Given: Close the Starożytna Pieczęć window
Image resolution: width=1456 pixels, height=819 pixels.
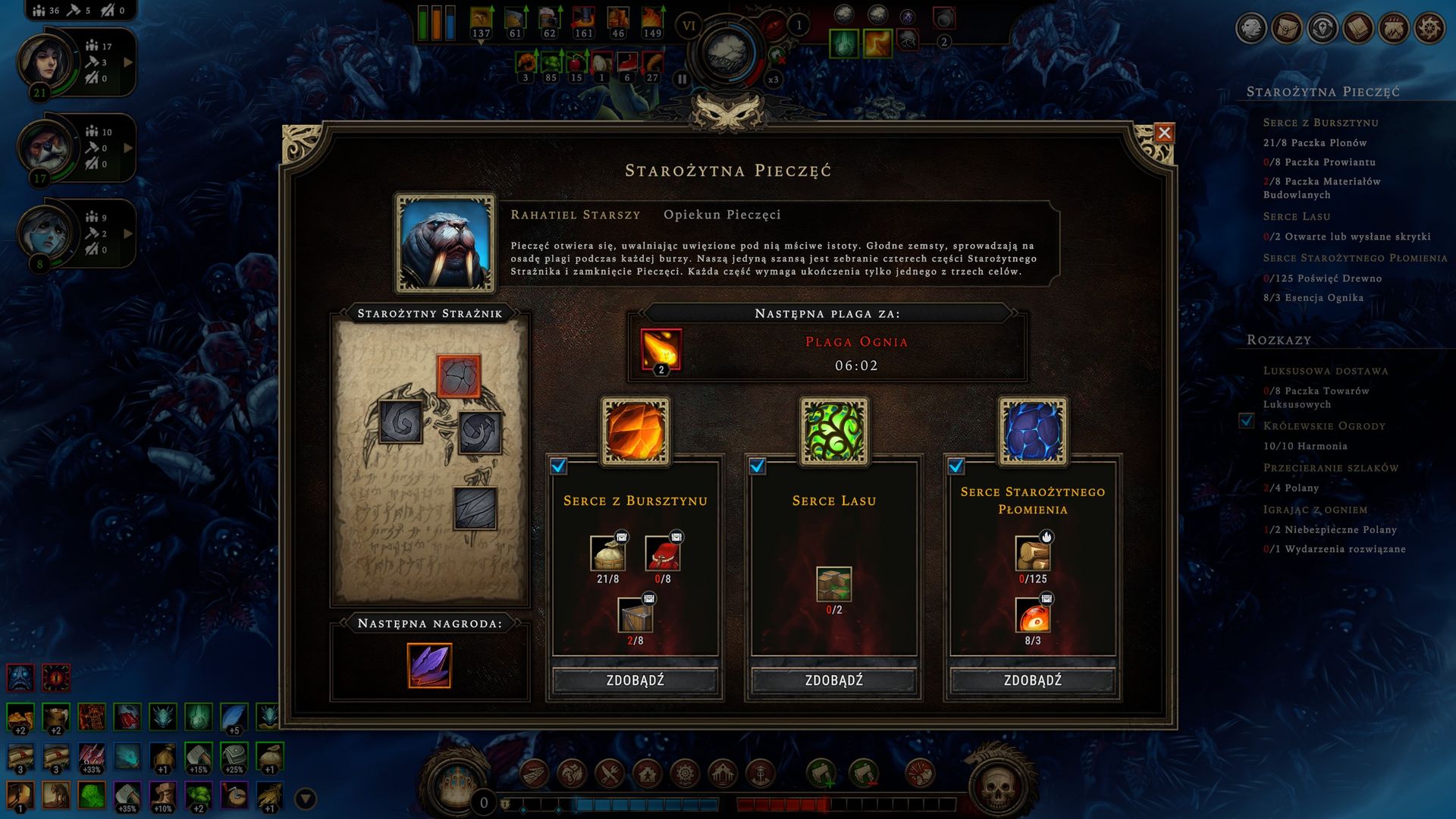Looking at the screenshot, I should [1164, 133].
